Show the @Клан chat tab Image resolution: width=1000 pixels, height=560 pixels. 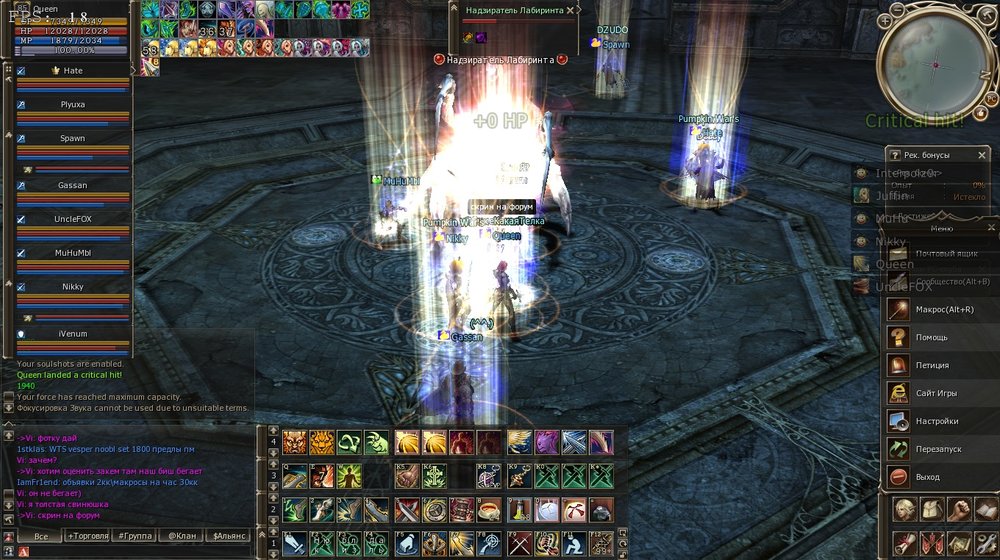tap(181, 536)
